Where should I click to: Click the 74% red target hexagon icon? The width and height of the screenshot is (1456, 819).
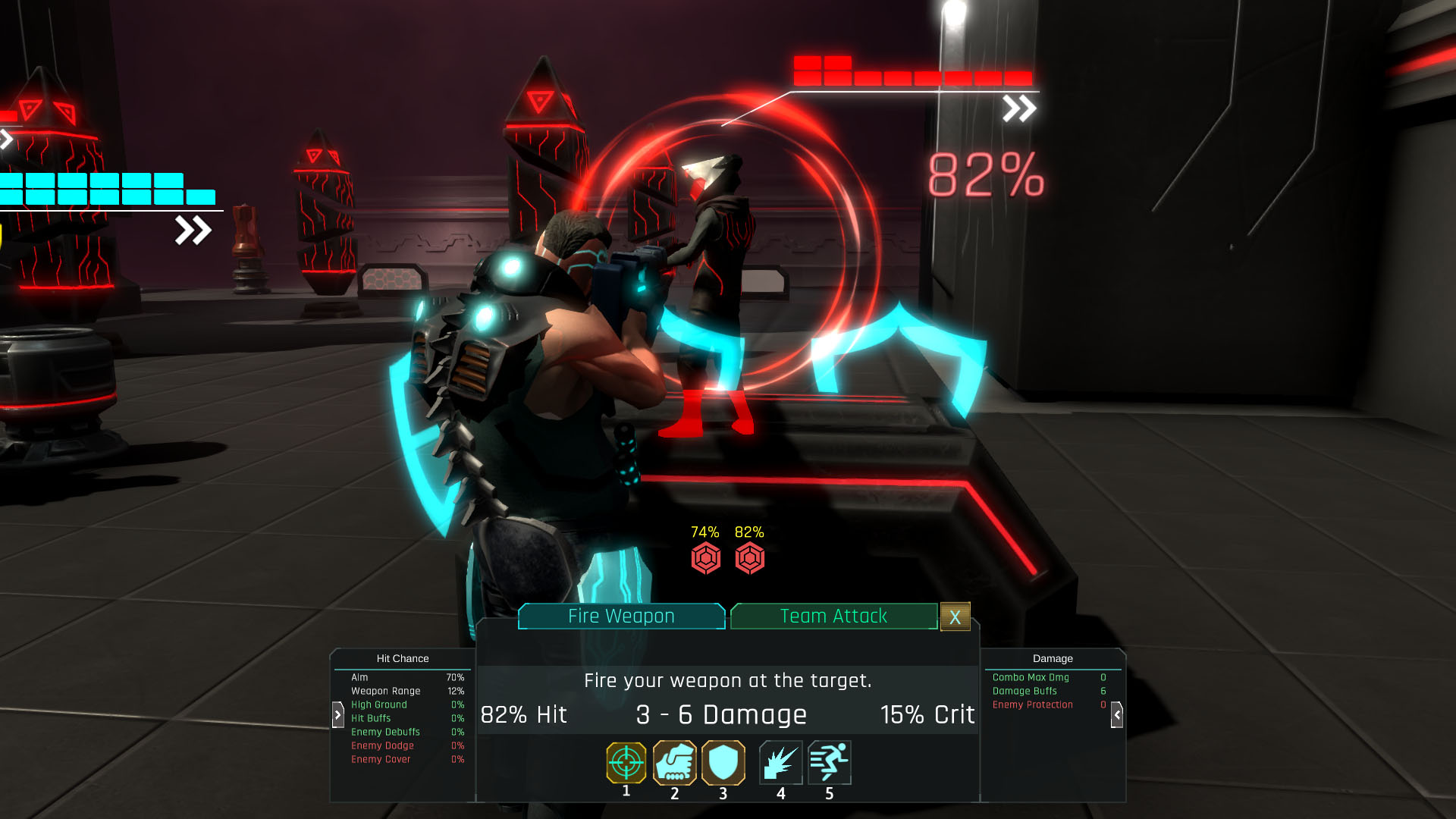coord(704,559)
